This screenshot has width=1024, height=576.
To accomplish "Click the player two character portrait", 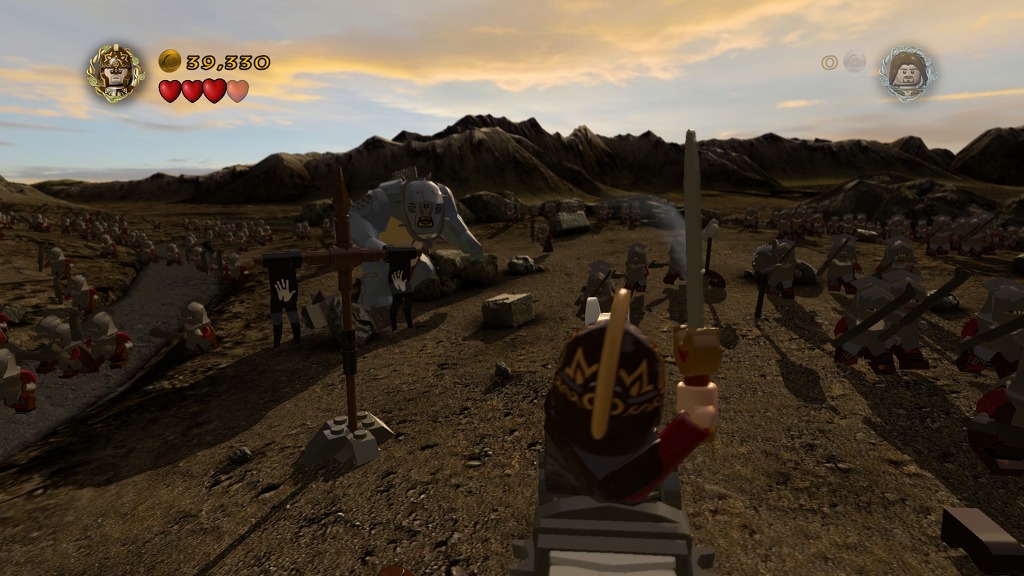I will coord(907,73).
